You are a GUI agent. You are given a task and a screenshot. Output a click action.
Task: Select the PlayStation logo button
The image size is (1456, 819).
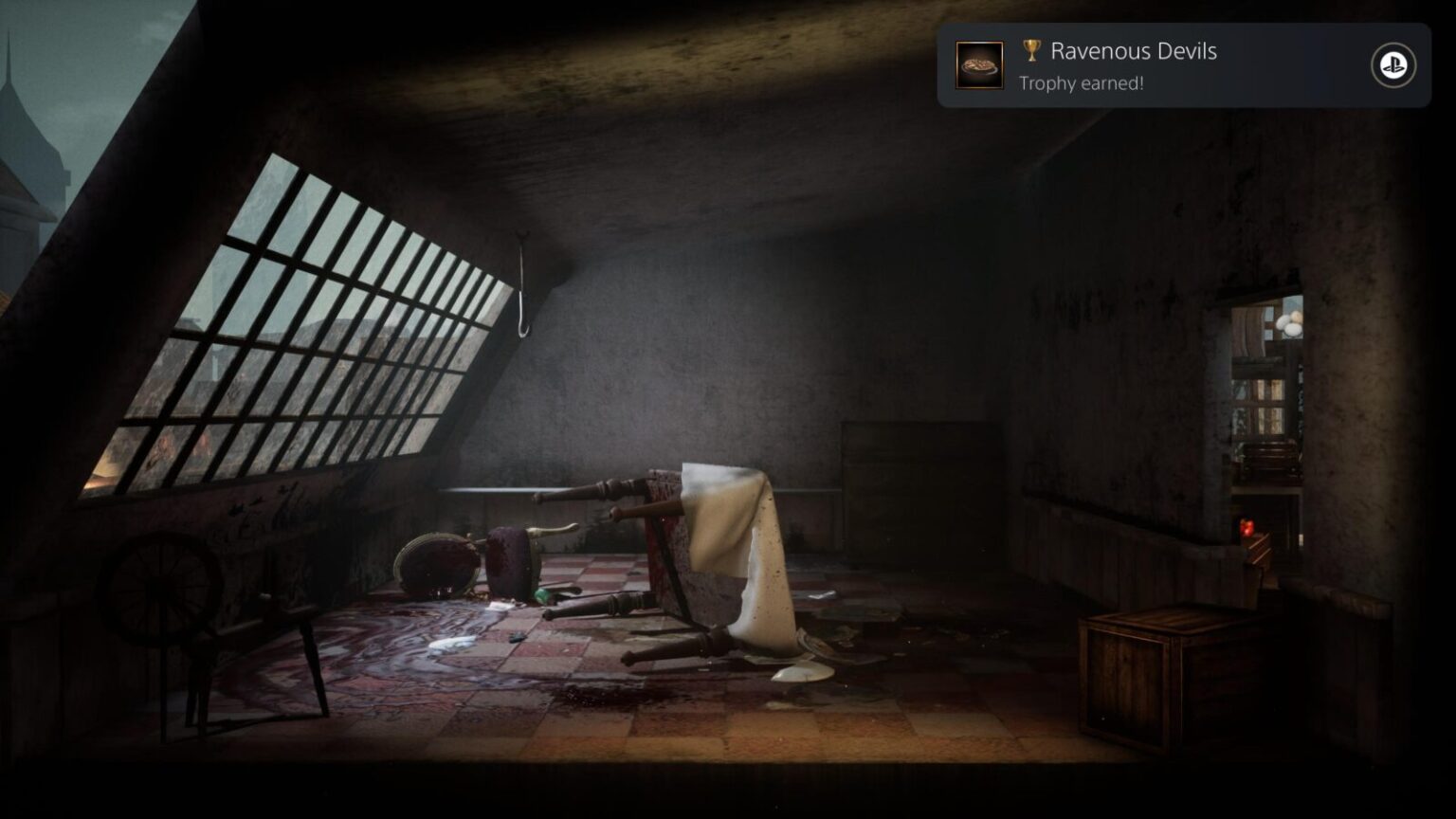click(1392, 65)
